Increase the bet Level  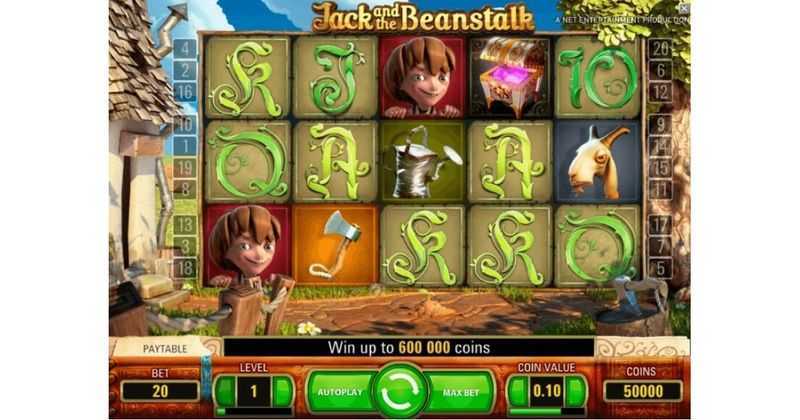[x=283, y=391]
